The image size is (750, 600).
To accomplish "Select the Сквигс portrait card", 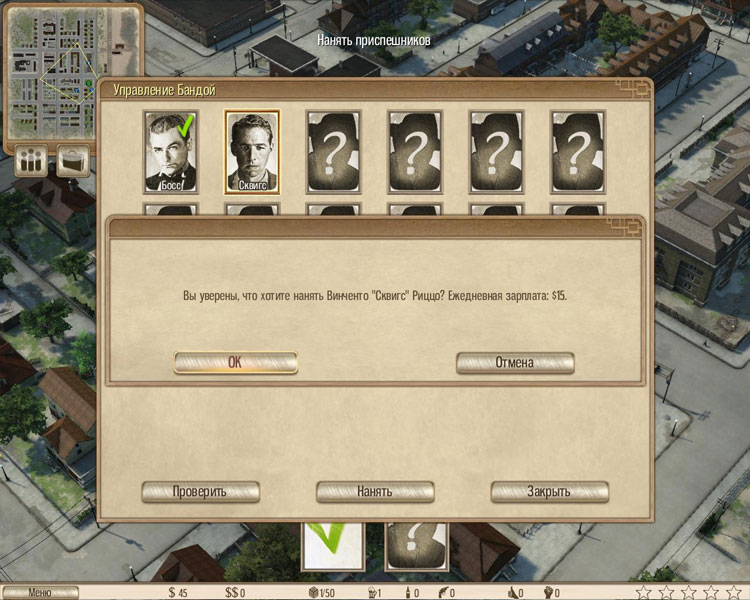I will [x=252, y=151].
